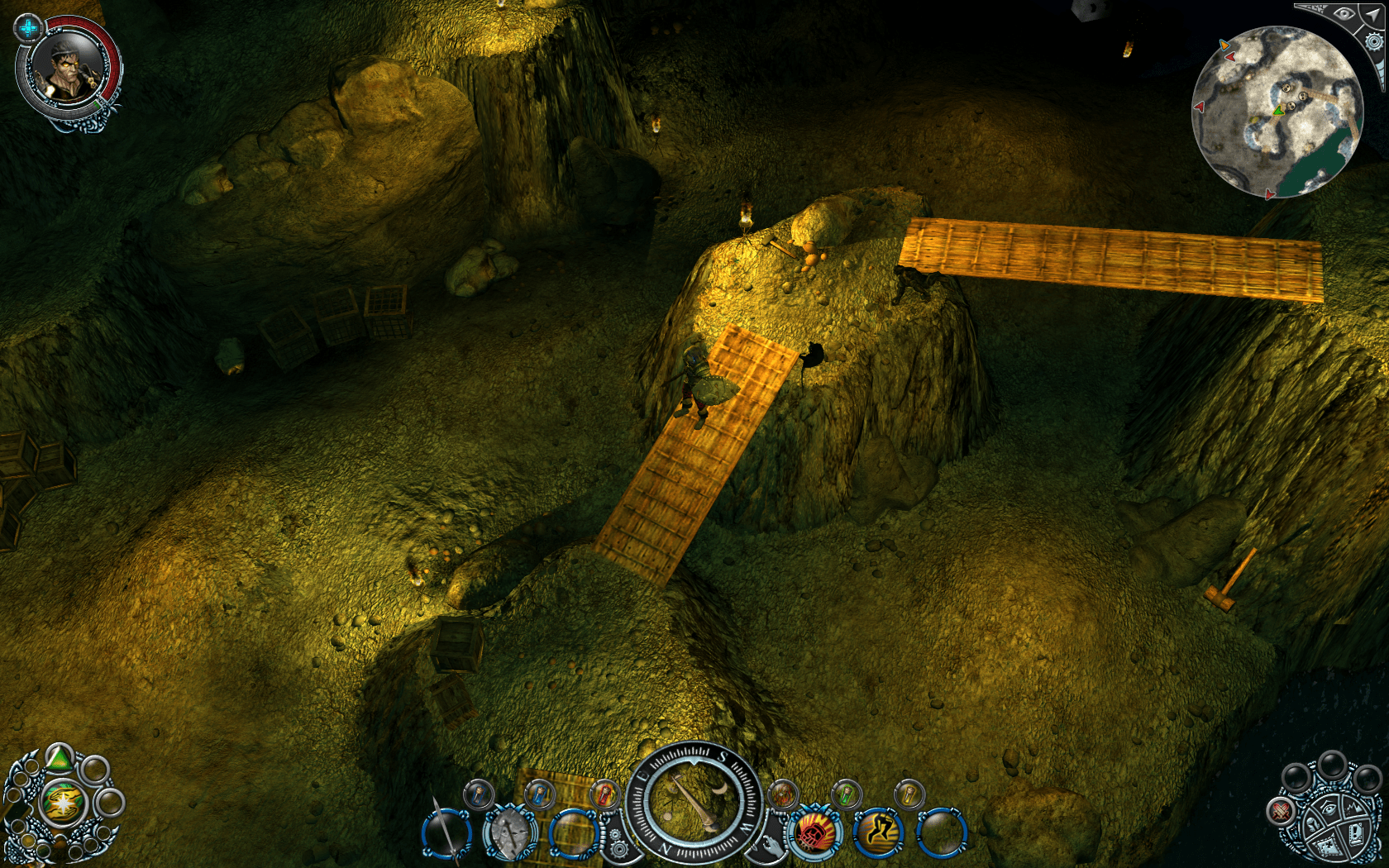Use the green potion slot
This screenshot has width=1389, height=868.
pos(845,795)
